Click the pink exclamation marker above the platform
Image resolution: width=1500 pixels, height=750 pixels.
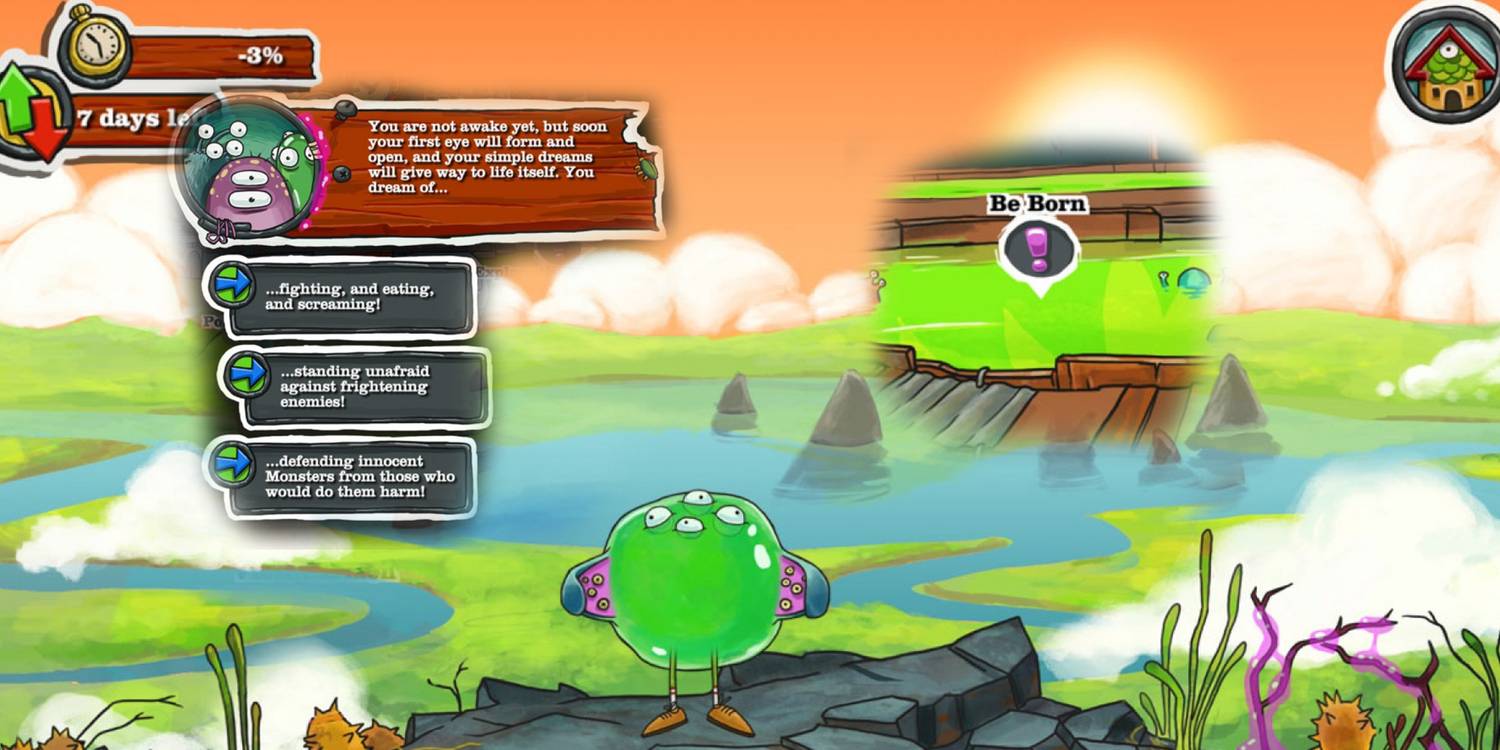[1040, 247]
